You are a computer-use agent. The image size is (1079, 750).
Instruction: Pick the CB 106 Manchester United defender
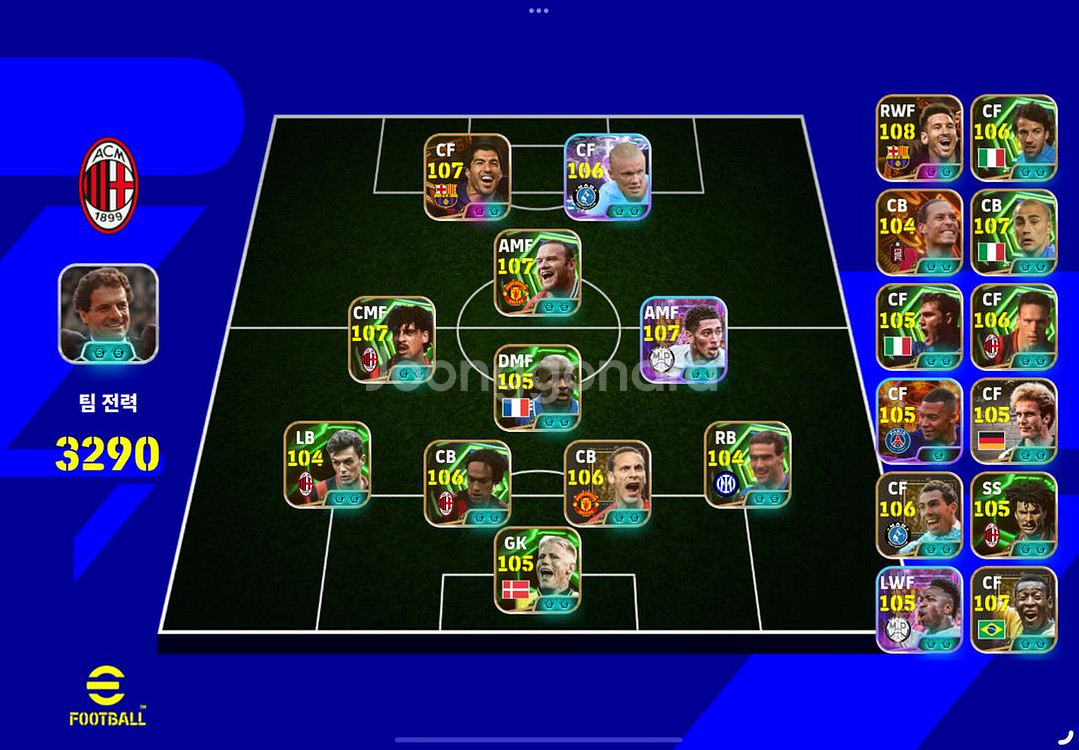coord(607,483)
